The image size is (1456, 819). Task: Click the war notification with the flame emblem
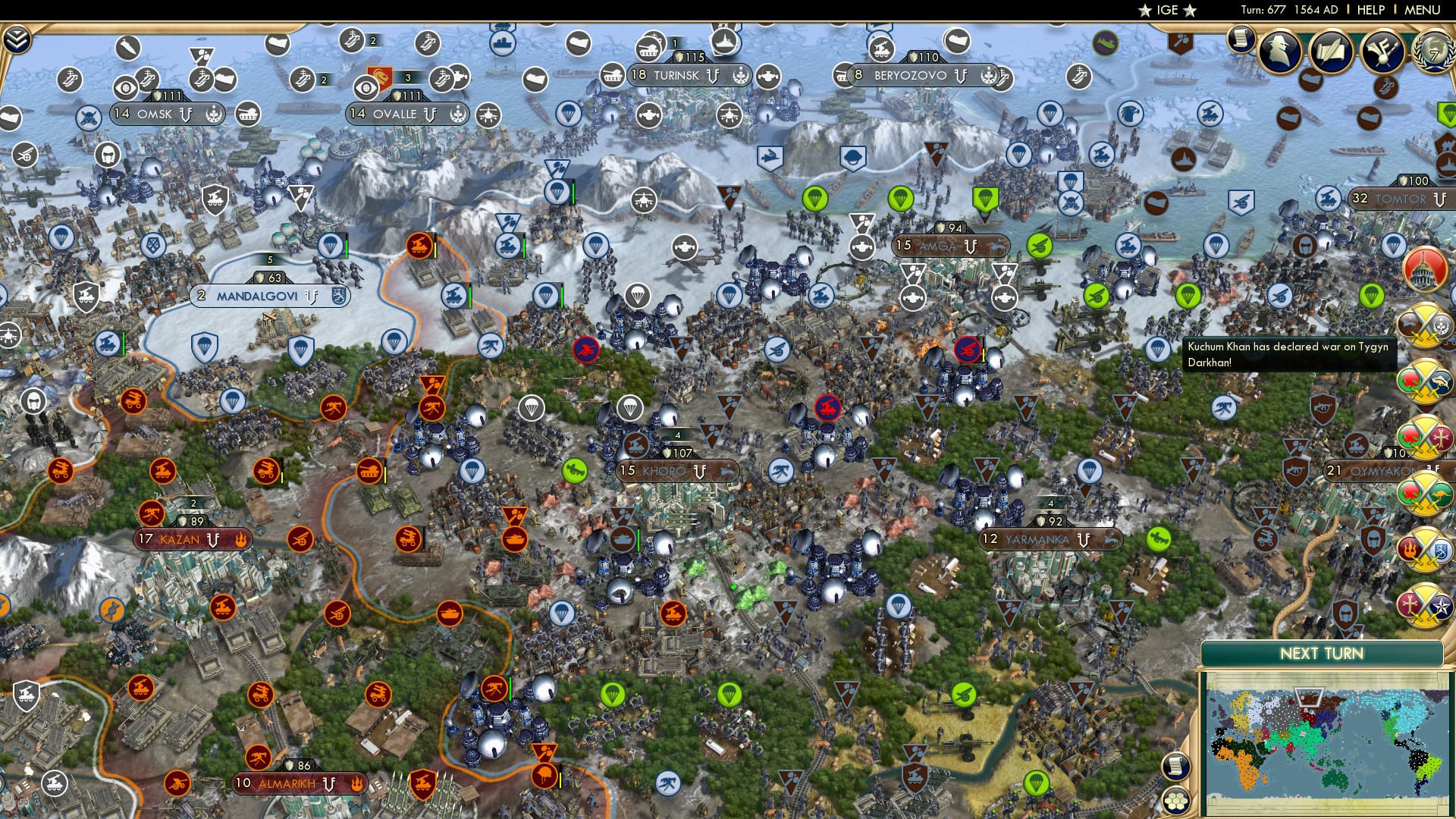(x=1423, y=550)
